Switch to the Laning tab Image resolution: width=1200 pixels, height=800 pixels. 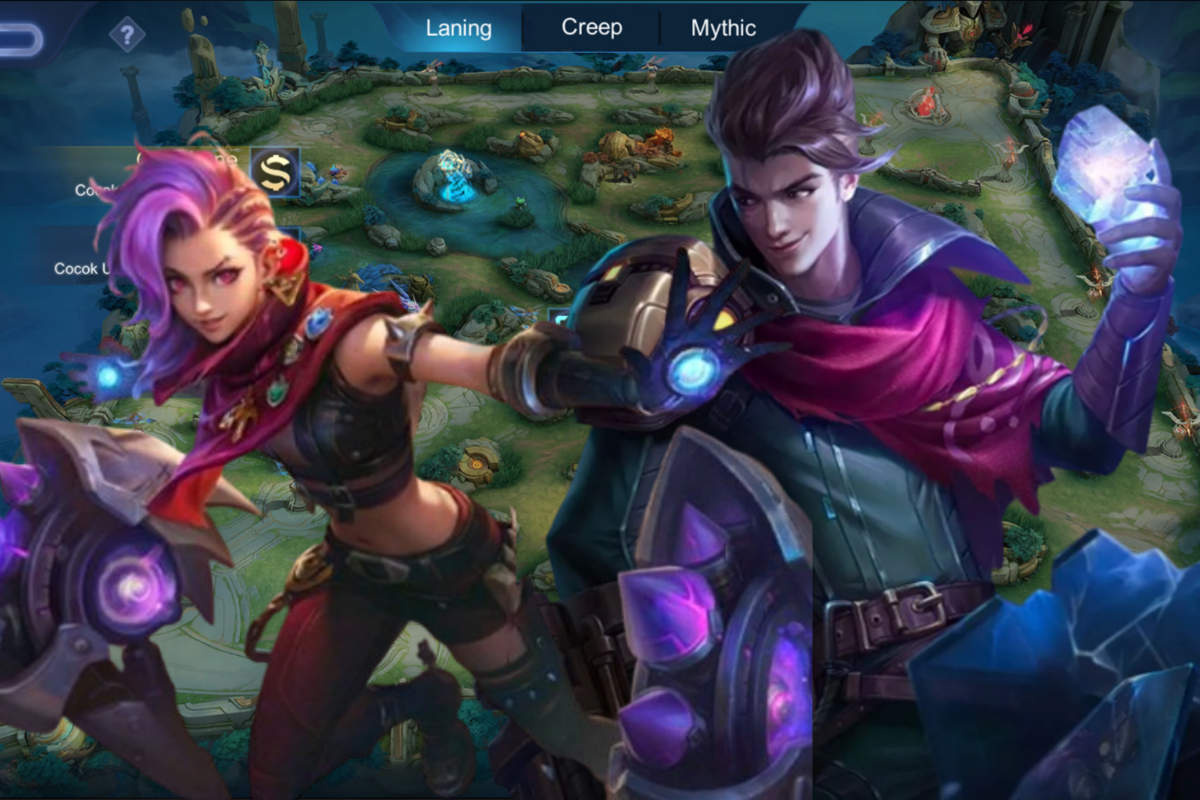[459, 28]
